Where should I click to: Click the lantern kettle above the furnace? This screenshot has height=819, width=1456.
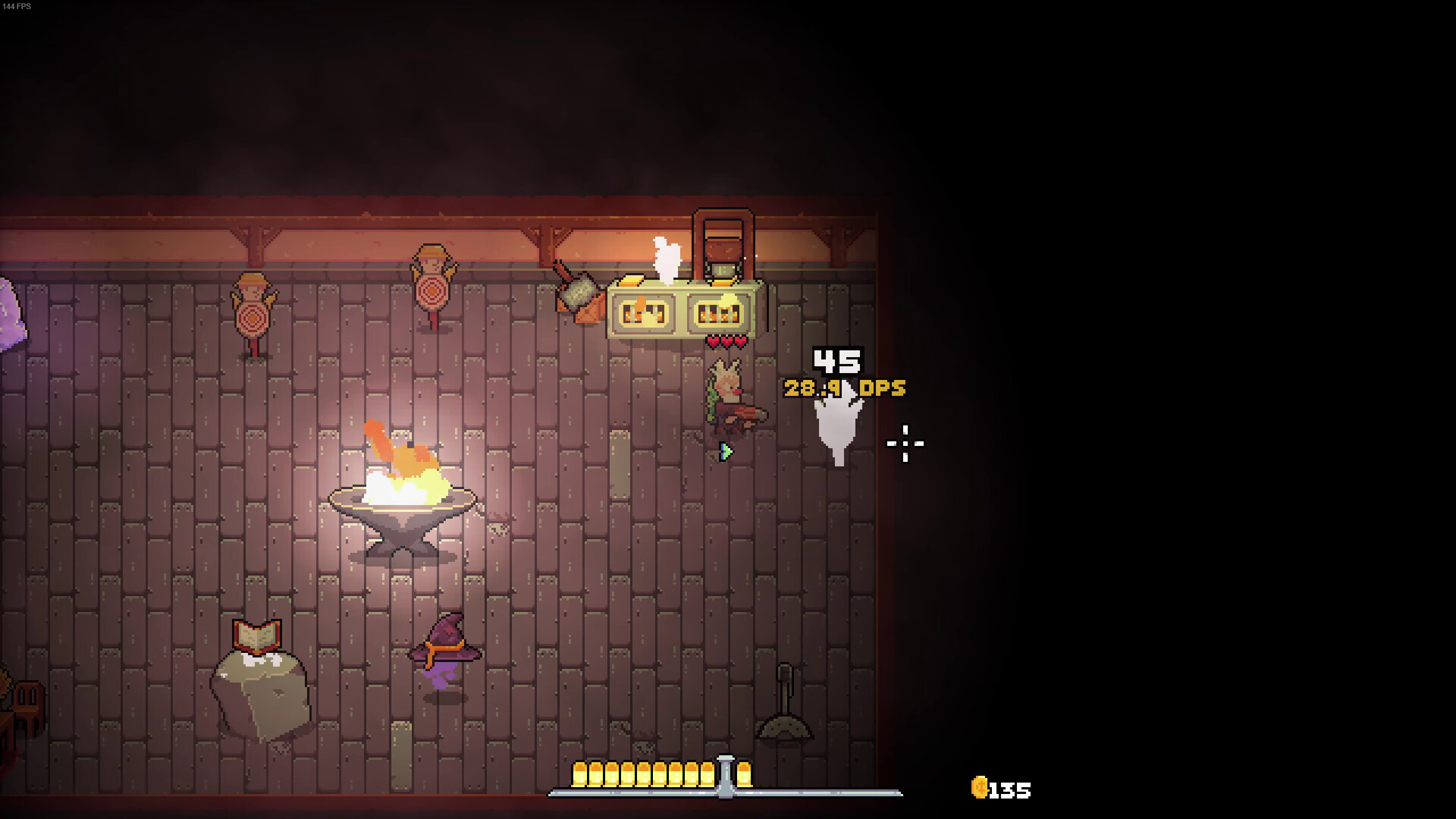click(x=721, y=250)
